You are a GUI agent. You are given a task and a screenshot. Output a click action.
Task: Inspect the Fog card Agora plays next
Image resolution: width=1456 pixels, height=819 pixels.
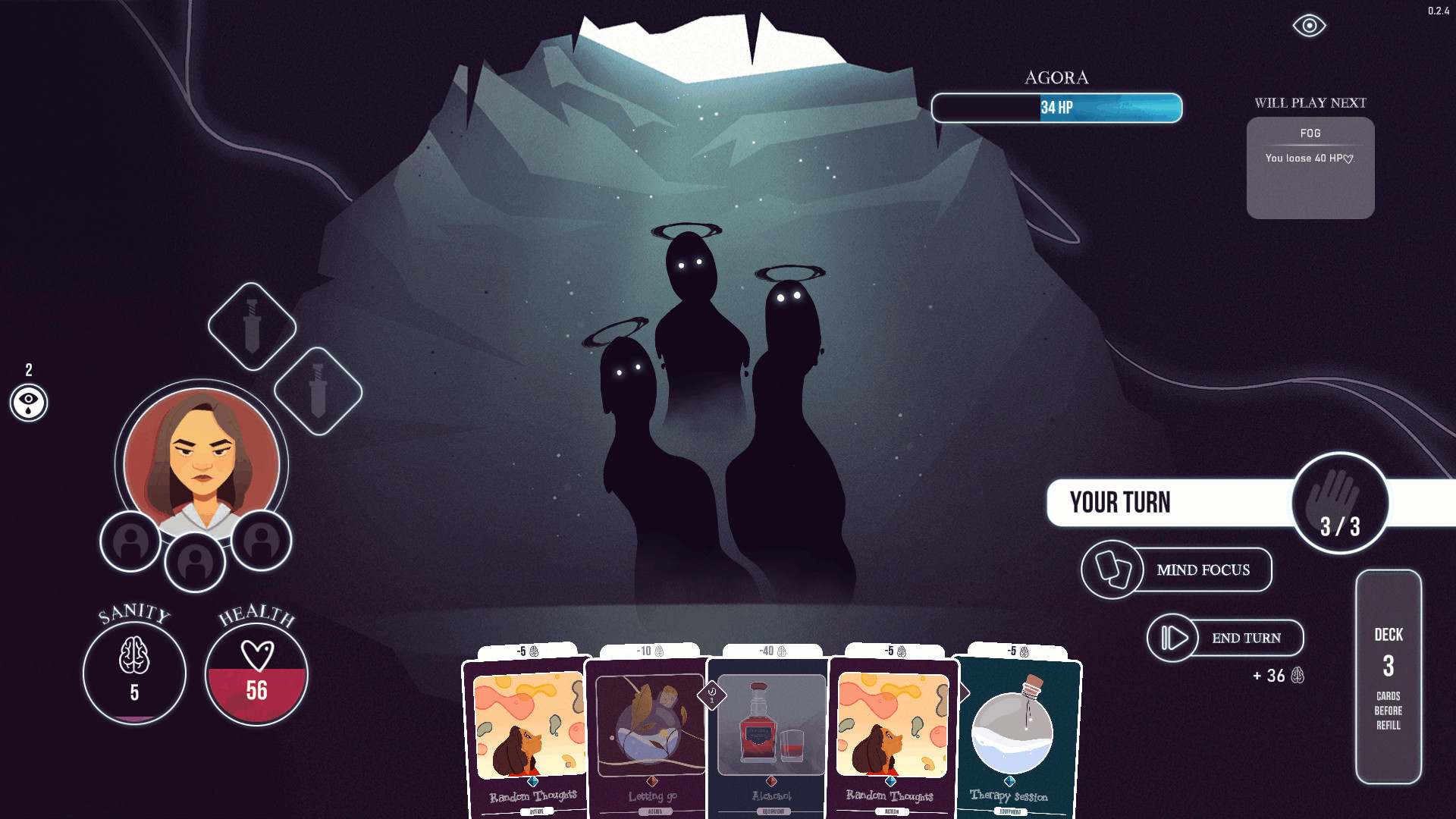(x=1310, y=168)
